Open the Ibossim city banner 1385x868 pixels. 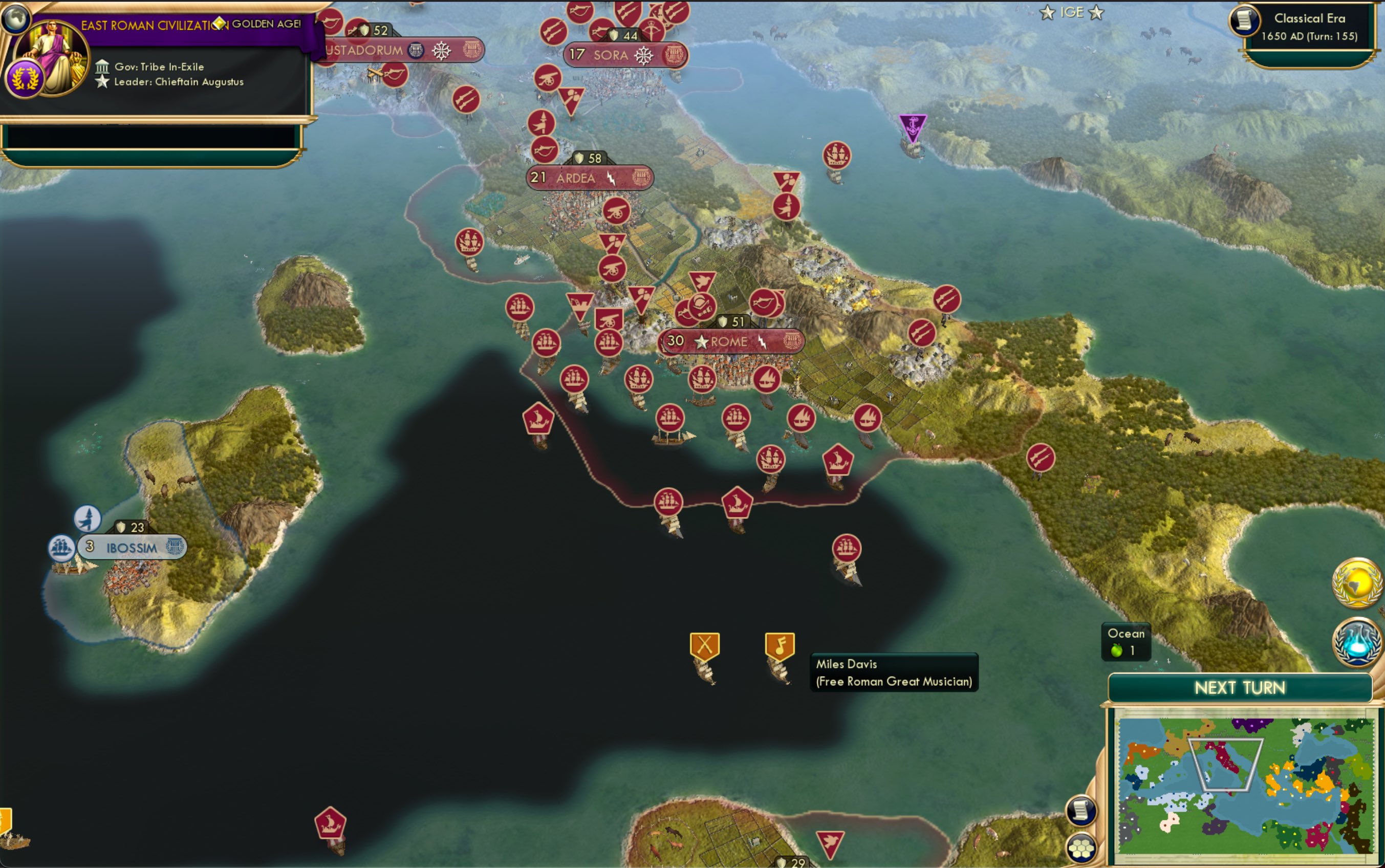point(131,548)
